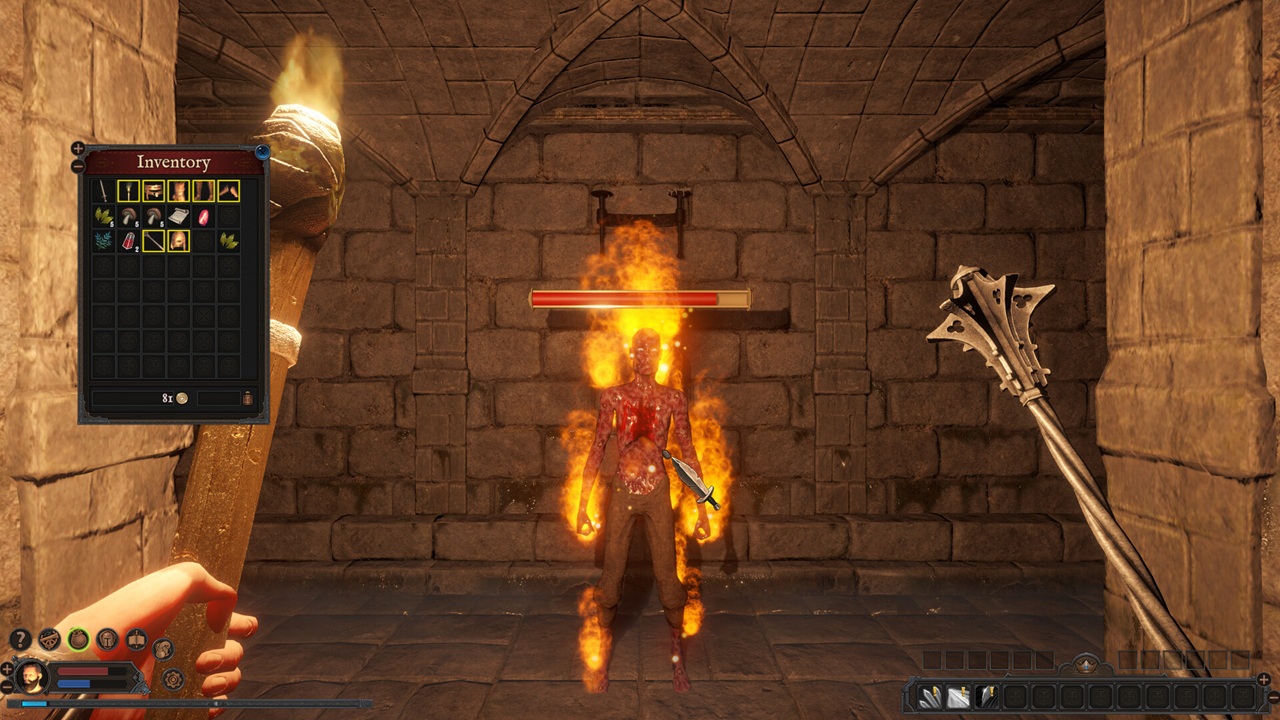
Task: Expand the hotbar using its plus button
Action: (1264, 679)
